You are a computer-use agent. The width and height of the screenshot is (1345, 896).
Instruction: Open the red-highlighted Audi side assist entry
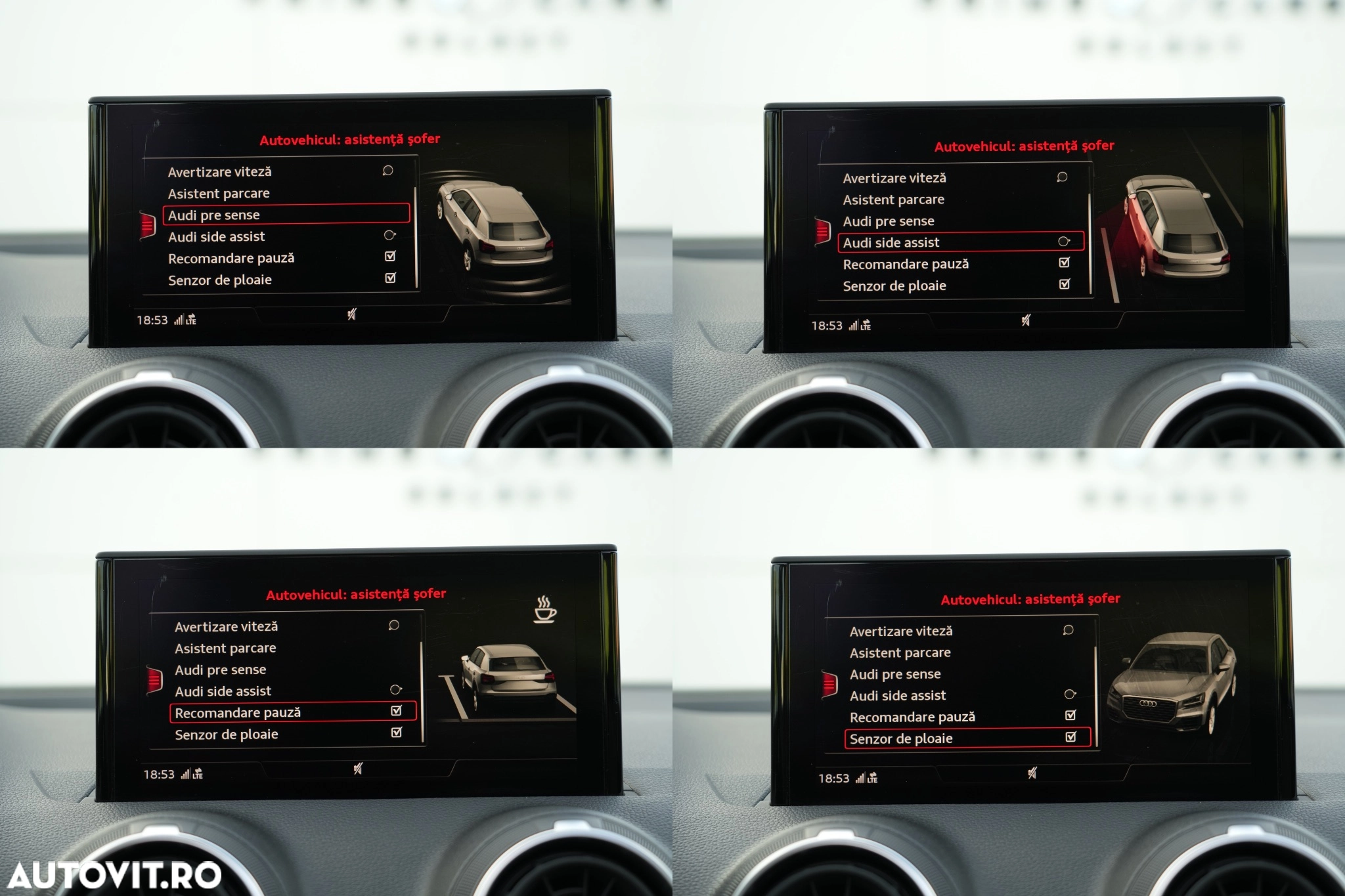pos(959,242)
